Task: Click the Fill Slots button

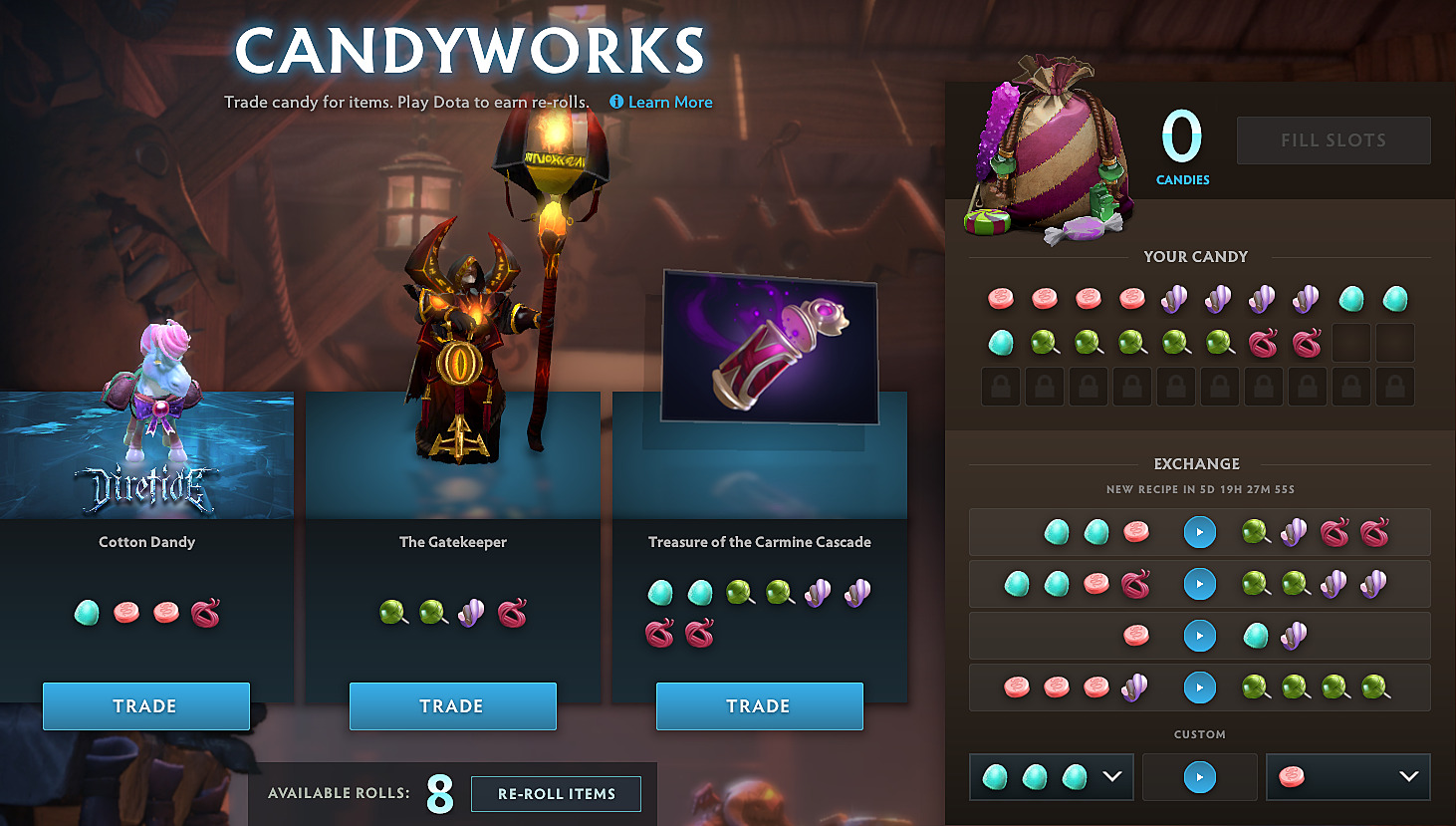Action: point(1333,140)
